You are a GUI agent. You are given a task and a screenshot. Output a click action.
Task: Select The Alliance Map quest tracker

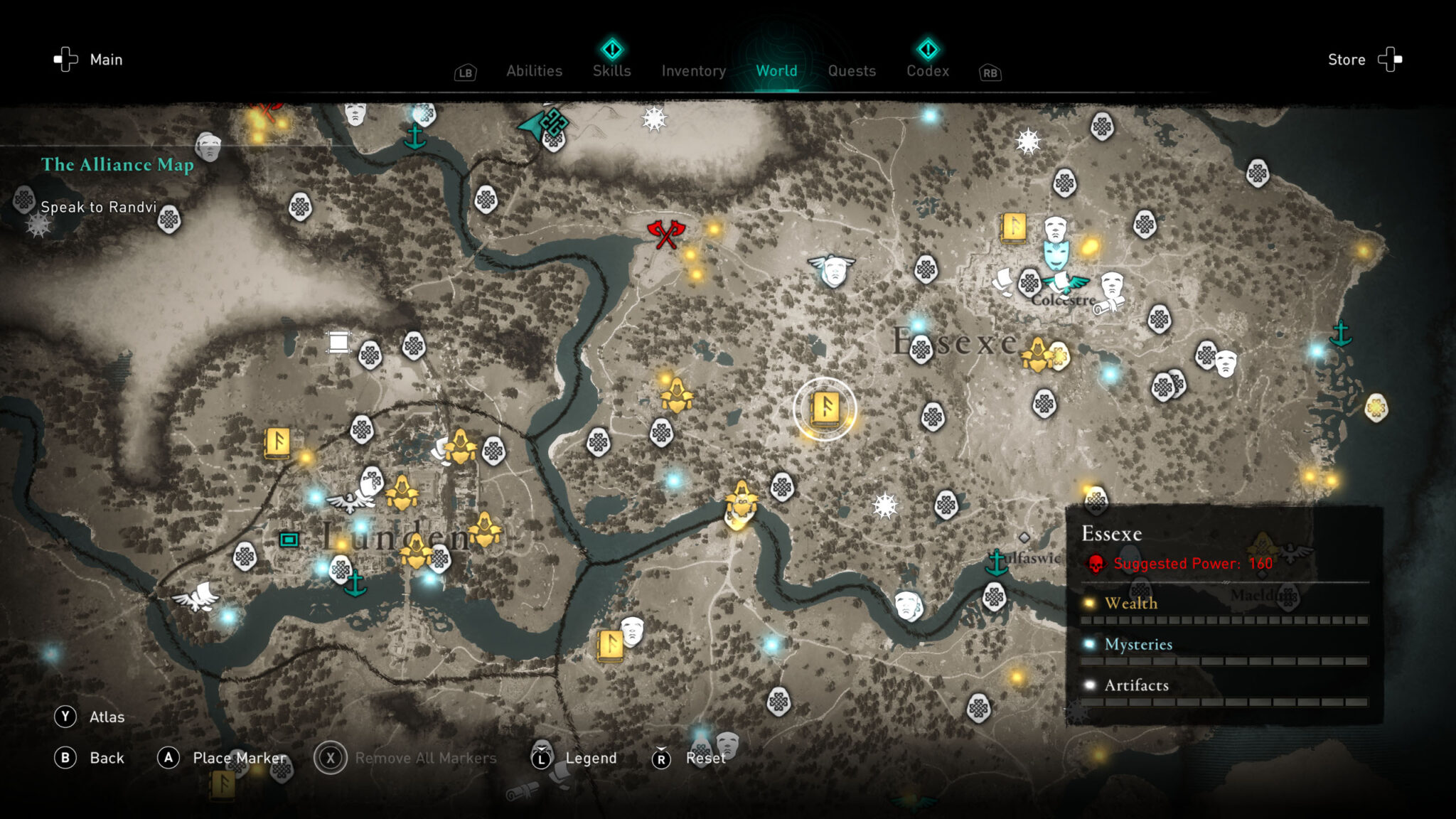pos(117,165)
